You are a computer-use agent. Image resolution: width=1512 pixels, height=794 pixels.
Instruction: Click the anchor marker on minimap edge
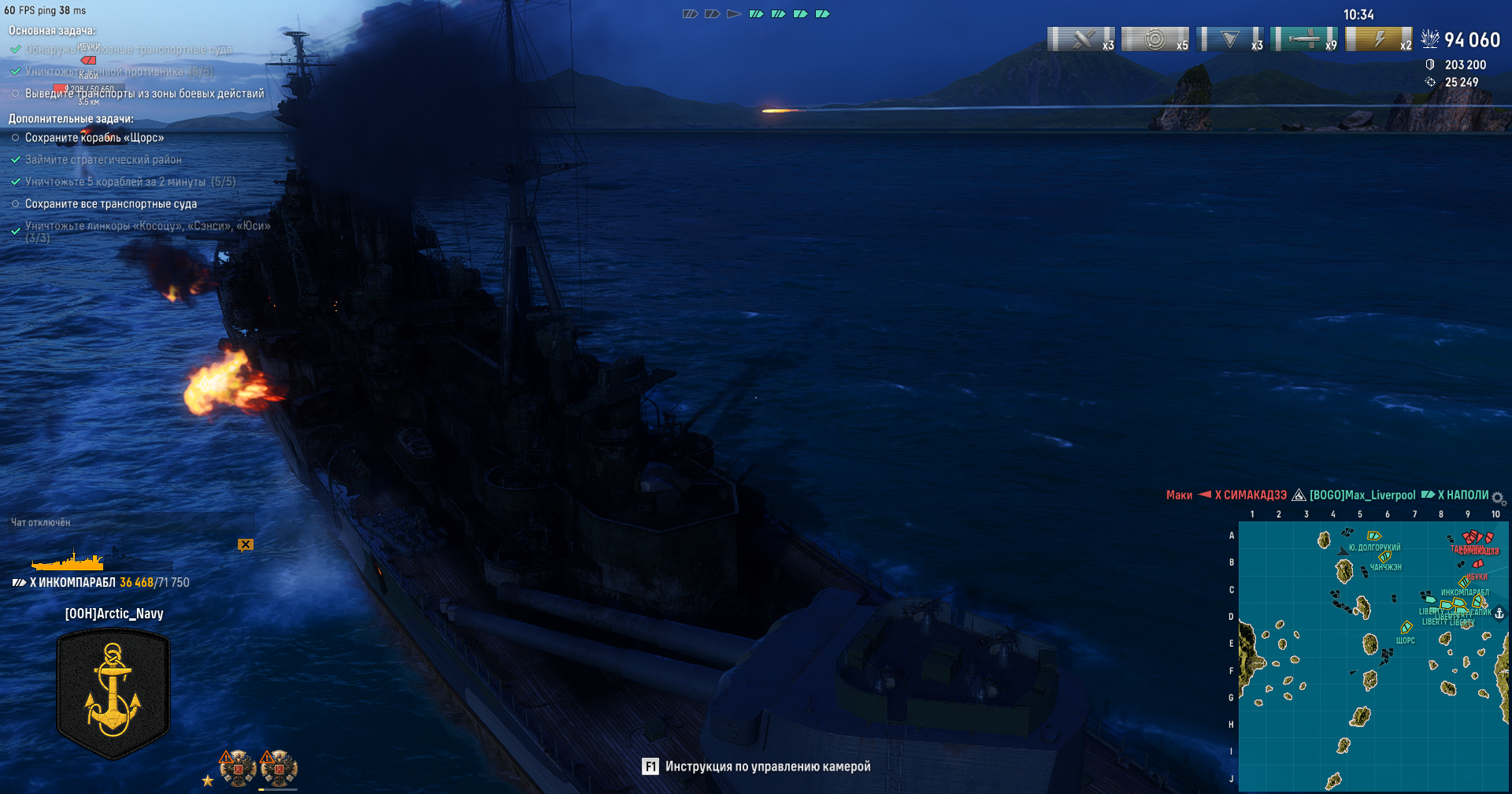(x=1499, y=613)
